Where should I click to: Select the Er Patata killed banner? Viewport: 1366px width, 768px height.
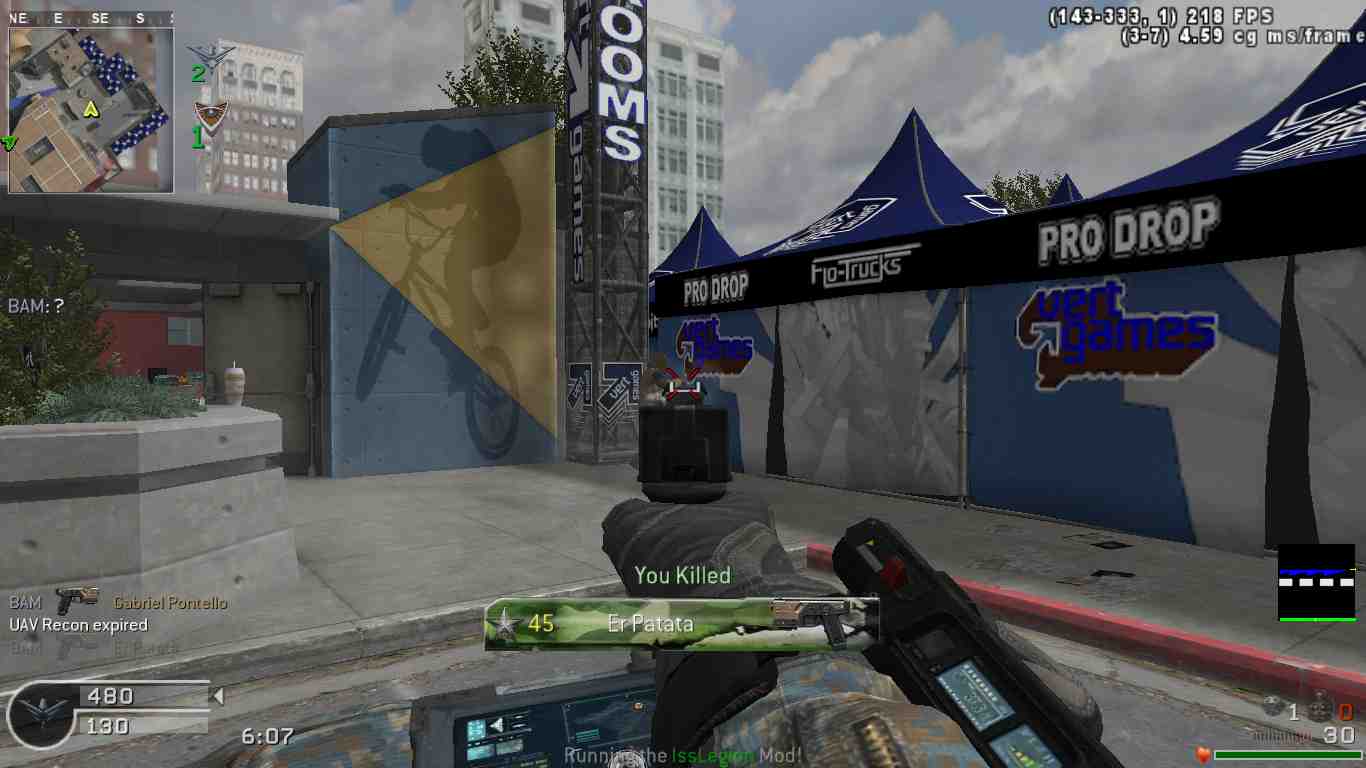[680, 624]
